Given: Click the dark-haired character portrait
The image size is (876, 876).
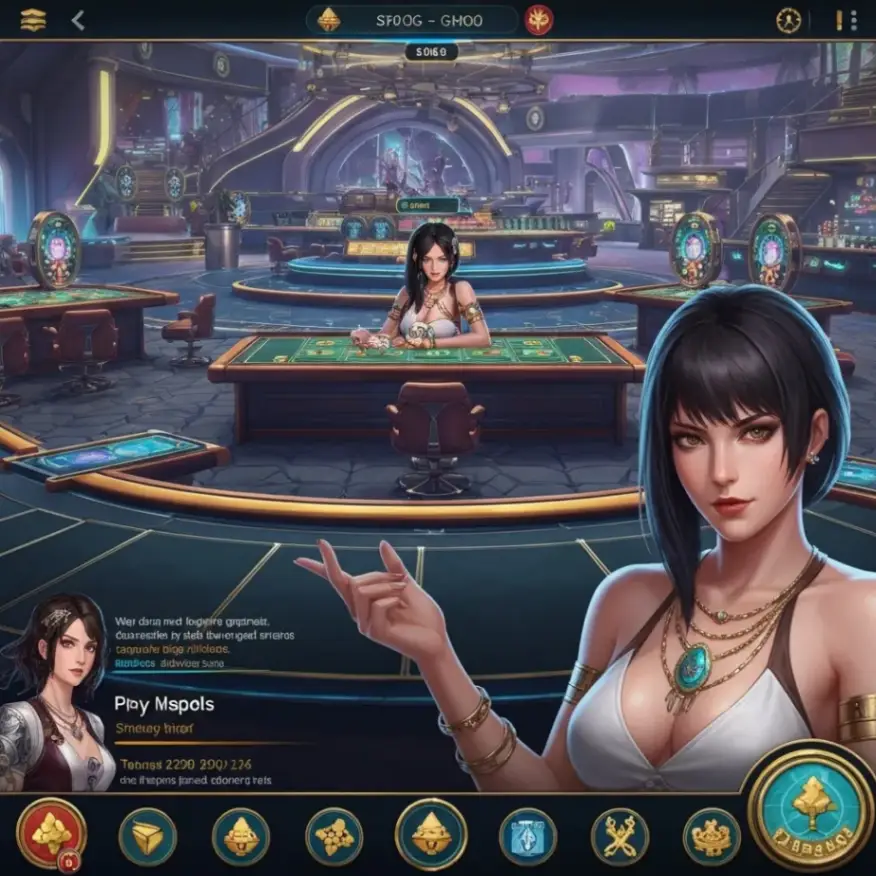Looking at the screenshot, I should [55, 690].
